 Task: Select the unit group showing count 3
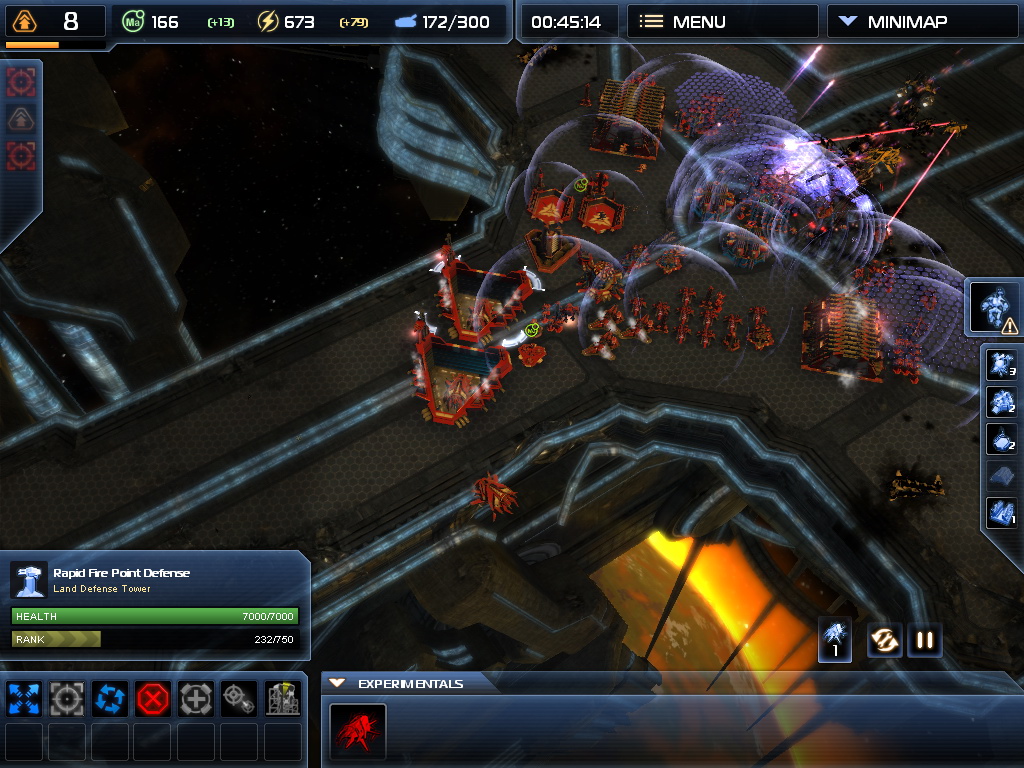point(1001,365)
